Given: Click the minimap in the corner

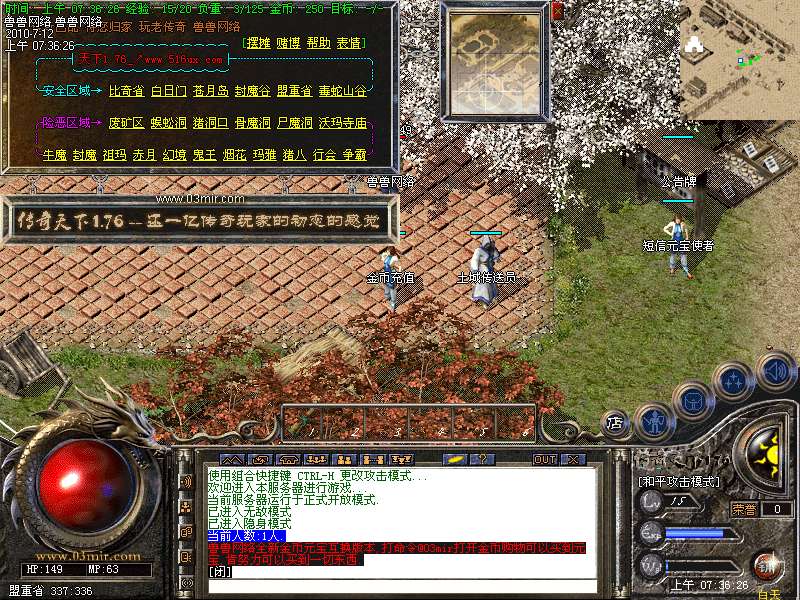Looking at the screenshot, I should 740,58.
